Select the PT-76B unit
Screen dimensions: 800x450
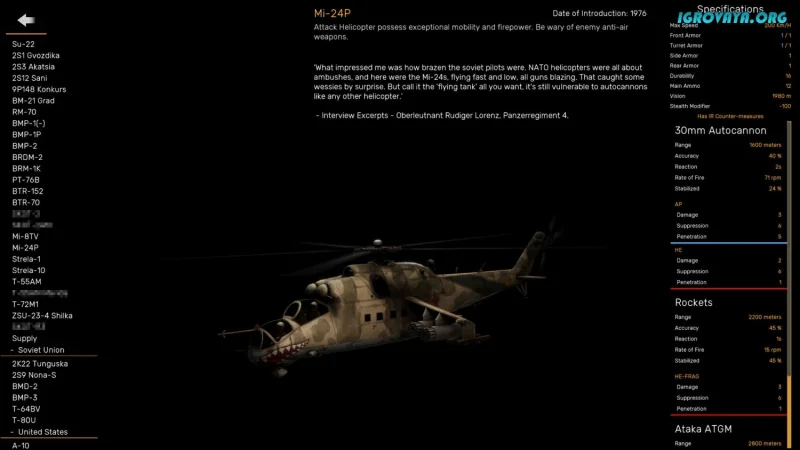pos(26,180)
